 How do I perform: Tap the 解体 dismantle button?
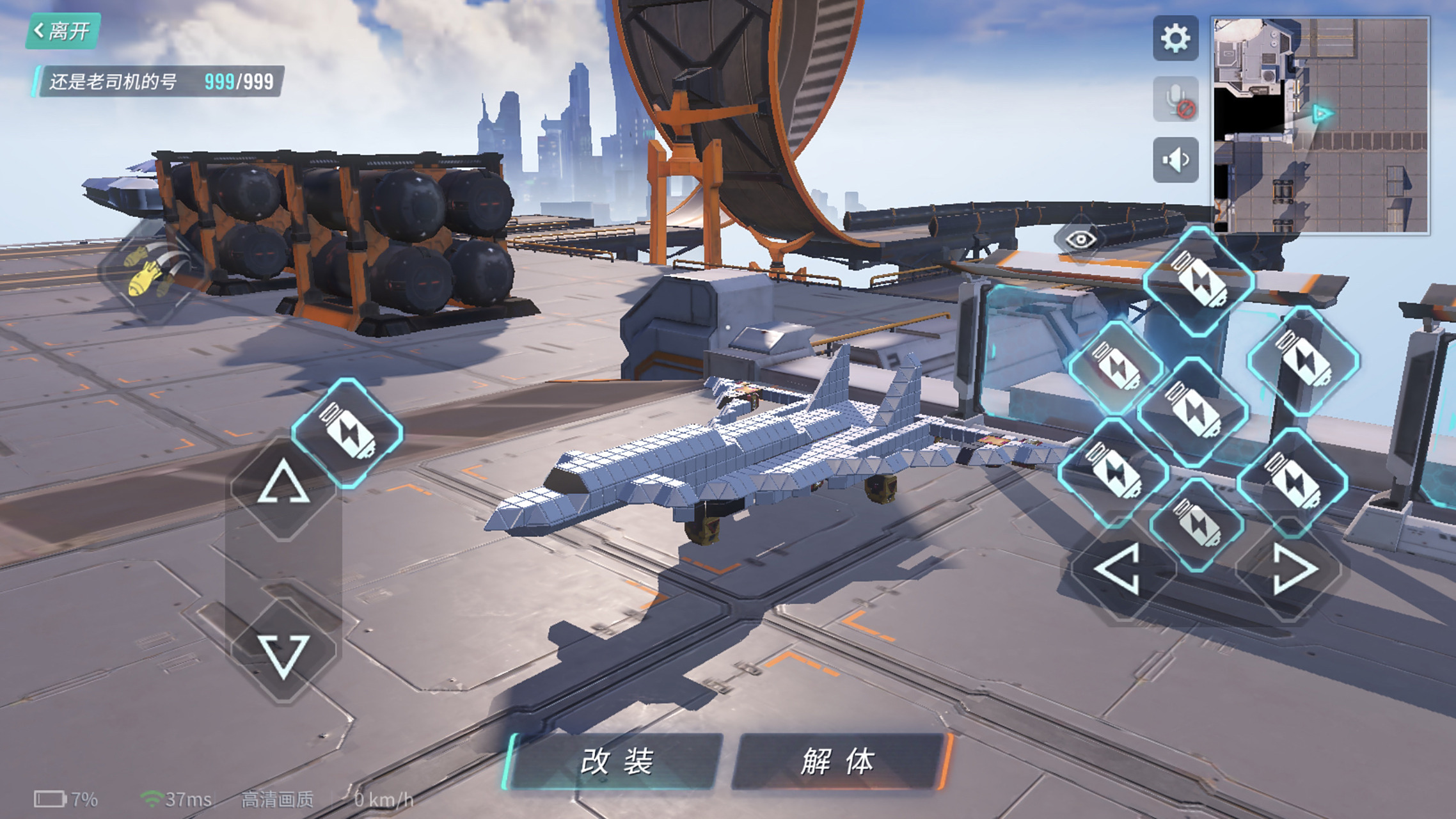[x=838, y=761]
